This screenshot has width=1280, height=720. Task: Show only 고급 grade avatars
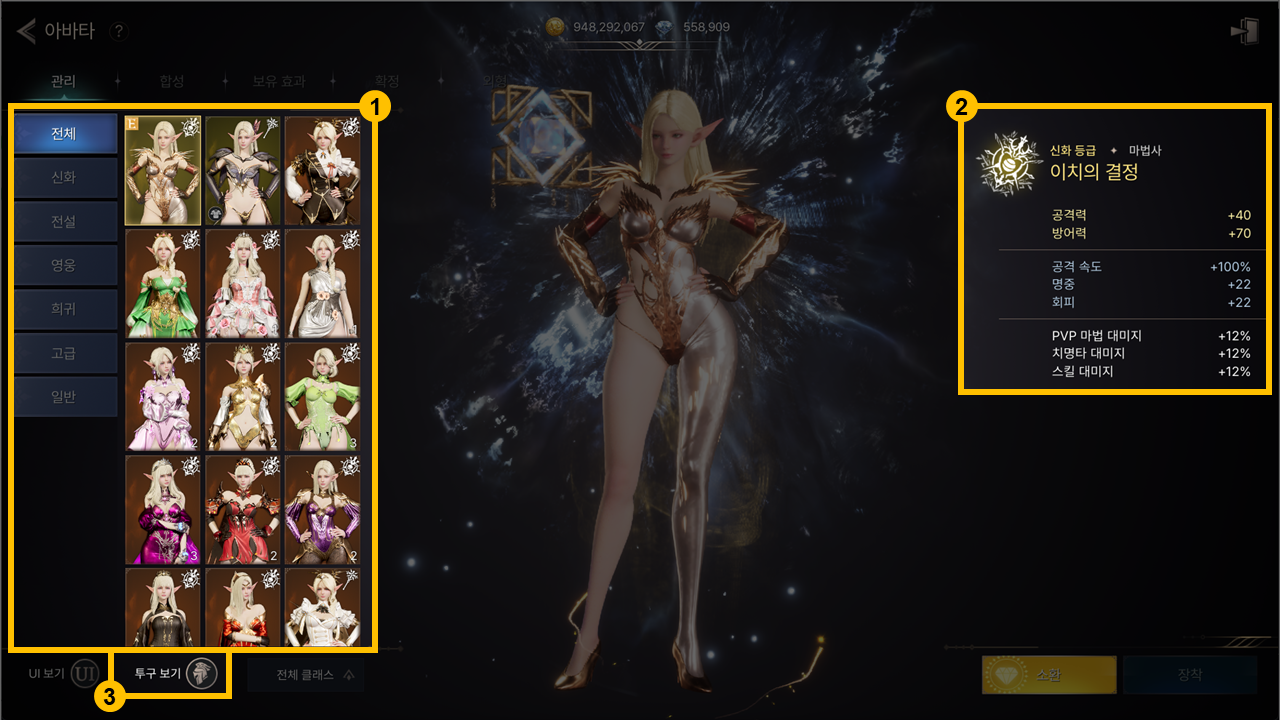(65, 353)
